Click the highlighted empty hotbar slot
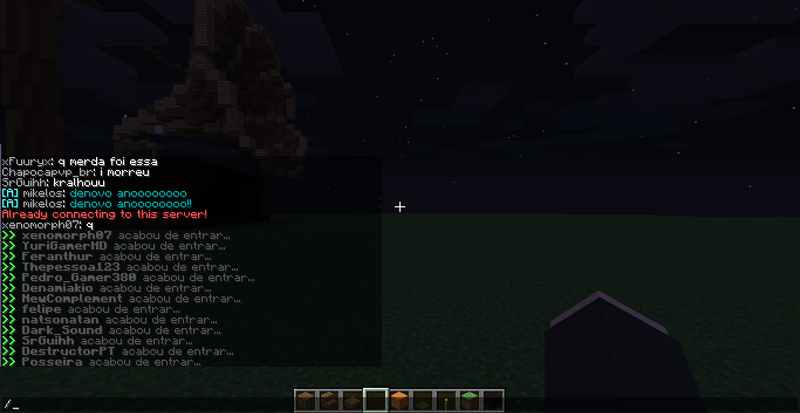 click(376, 401)
